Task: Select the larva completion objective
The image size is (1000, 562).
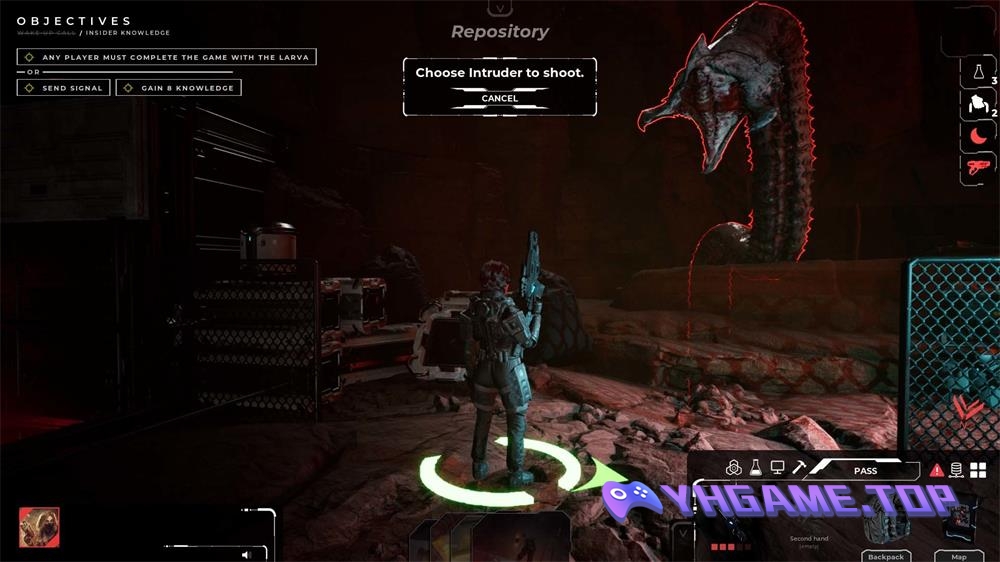Action: coord(167,57)
